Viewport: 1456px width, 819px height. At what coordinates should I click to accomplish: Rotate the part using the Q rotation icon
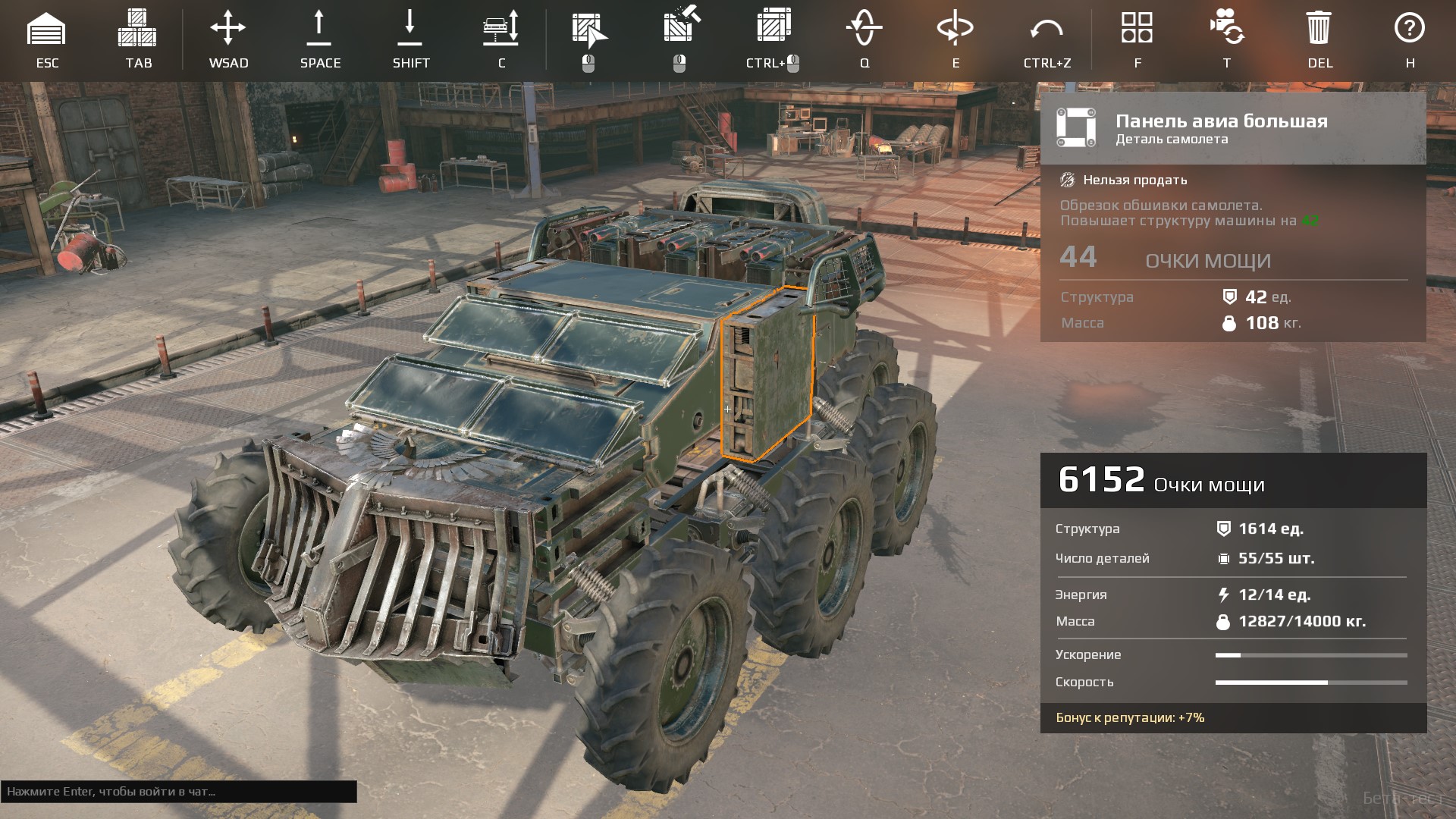pyautogui.click(x=864, y=29)
